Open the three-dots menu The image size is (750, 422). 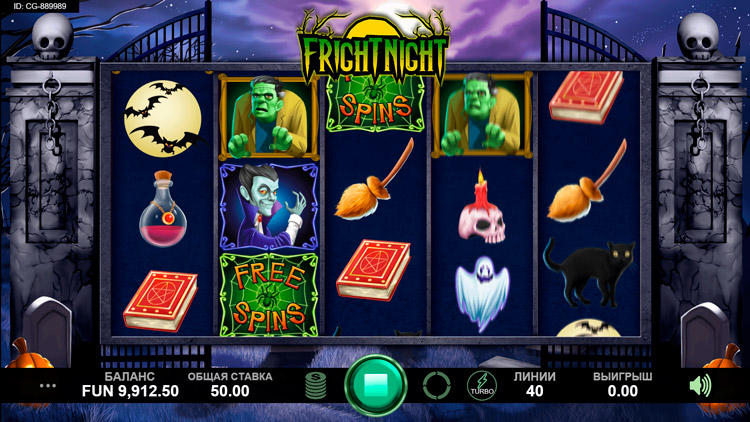click(48, 385)
